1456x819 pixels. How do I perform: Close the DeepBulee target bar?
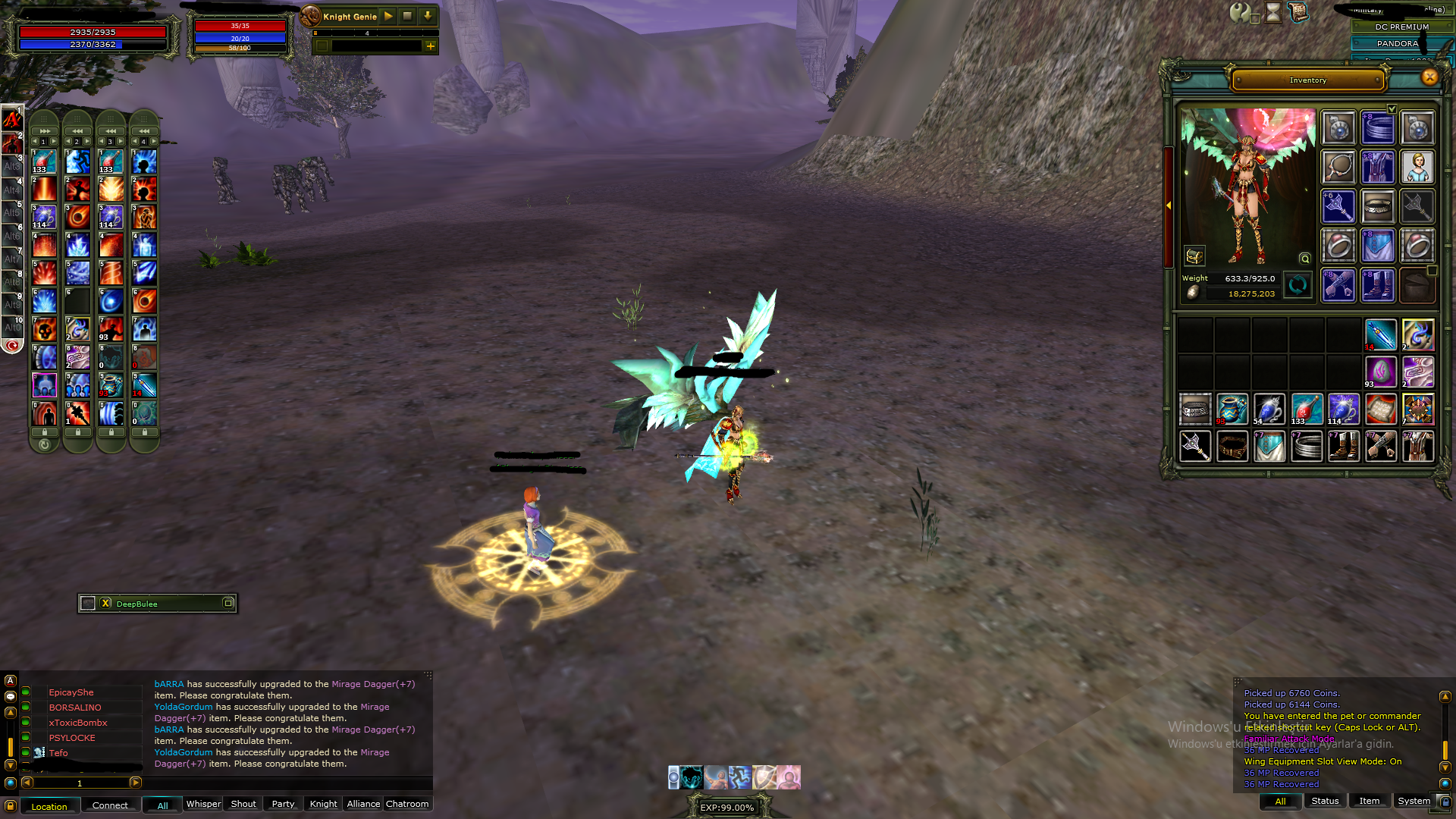tap(106, 604)
